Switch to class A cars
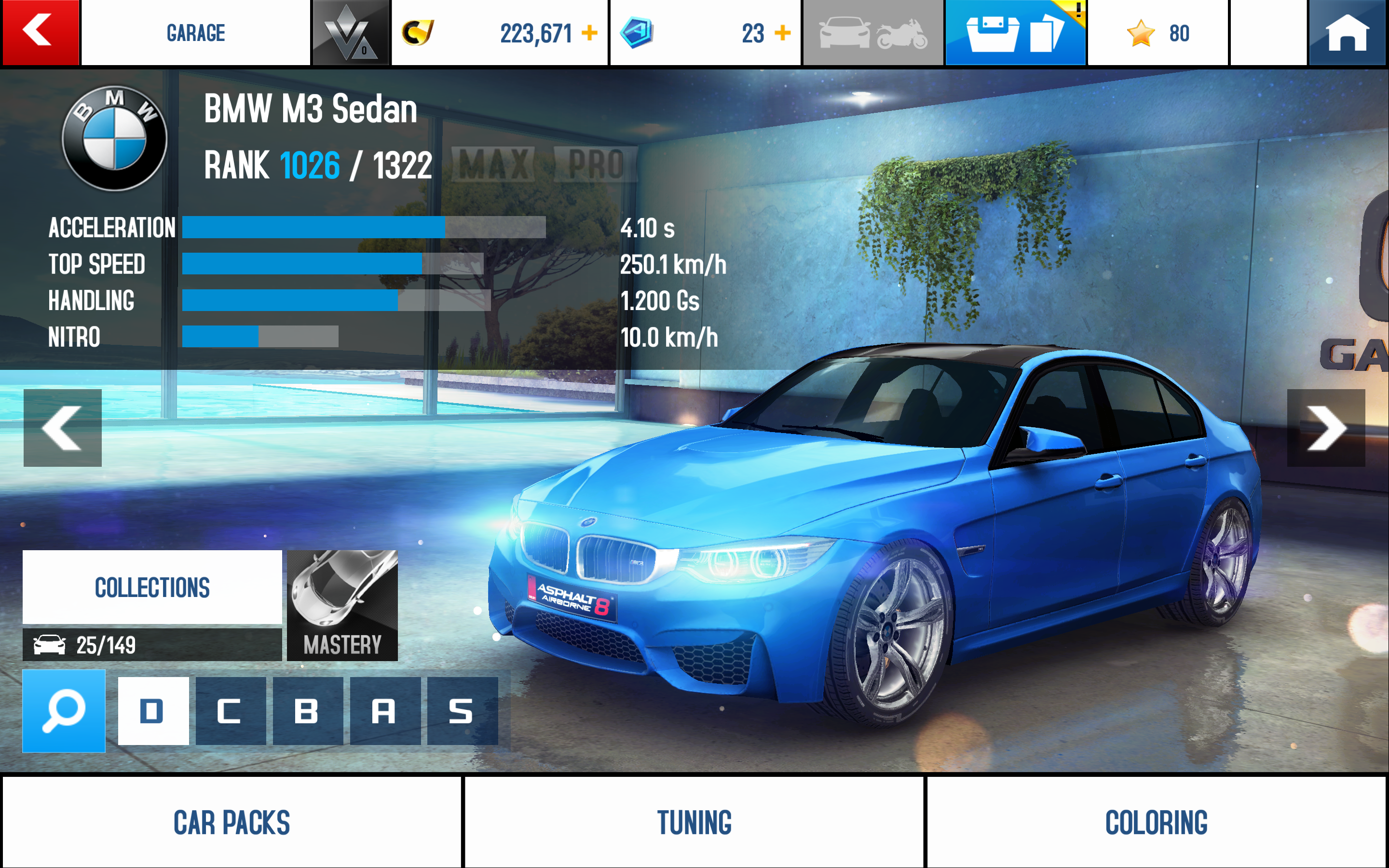The width and height of the screenshot is (1389, 868). click(384, 711)
